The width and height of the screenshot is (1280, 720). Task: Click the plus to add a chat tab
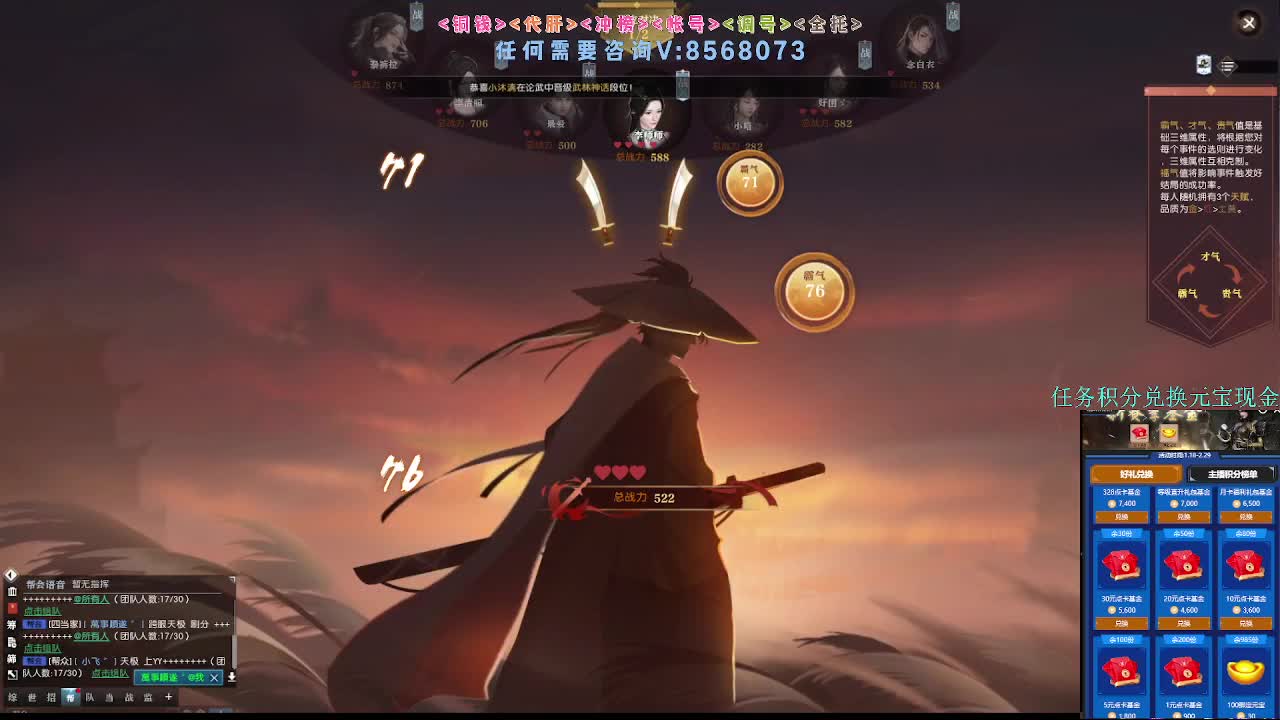(169, 697)
